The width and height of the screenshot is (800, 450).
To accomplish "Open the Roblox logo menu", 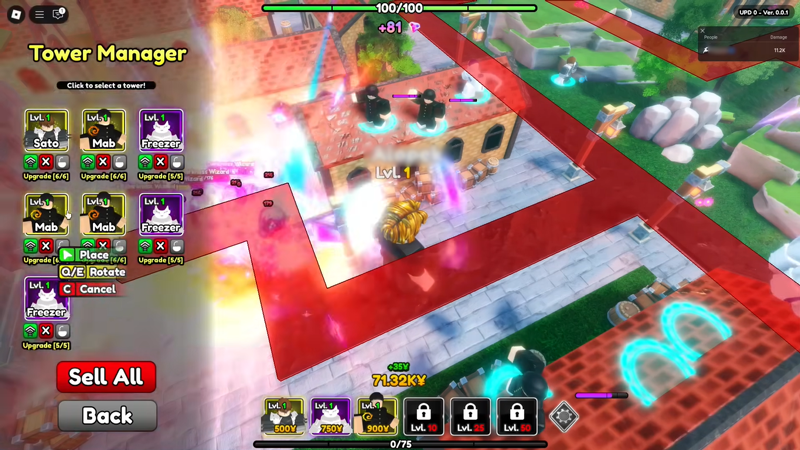I will pyautogui.click(x=16, y=14).
